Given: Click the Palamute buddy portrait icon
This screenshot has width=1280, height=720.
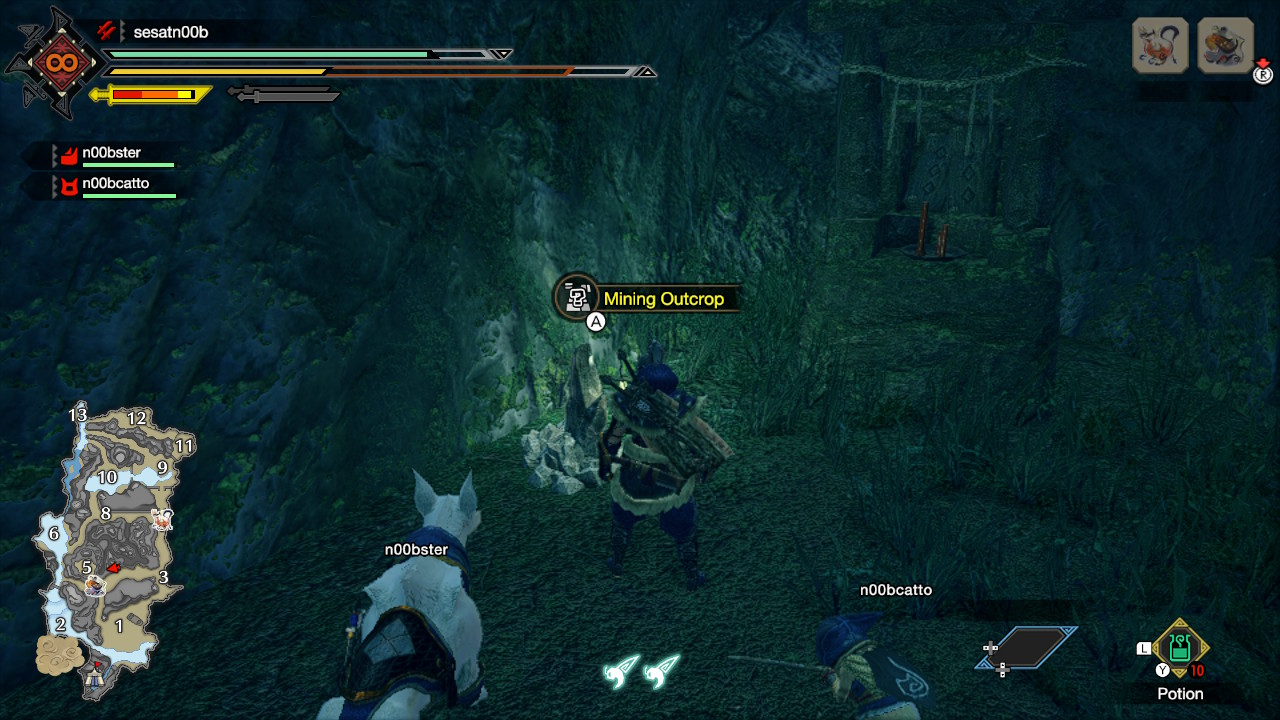Looking at the screenshot, I should pyautogui.click(x=1160, y=45).
